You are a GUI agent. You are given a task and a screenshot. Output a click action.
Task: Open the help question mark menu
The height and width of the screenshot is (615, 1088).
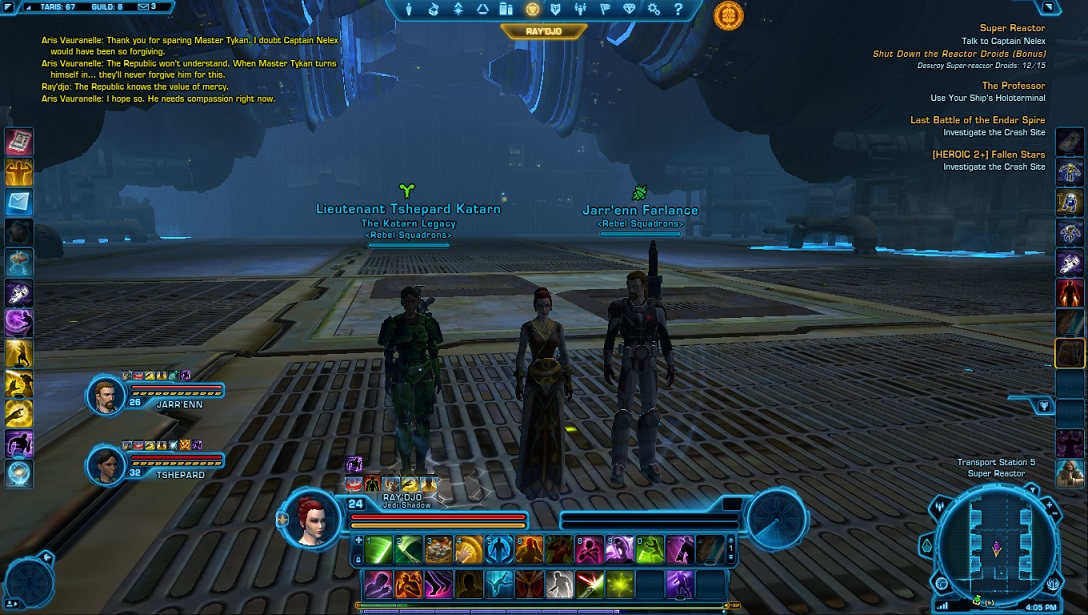(x=678, y=10)
